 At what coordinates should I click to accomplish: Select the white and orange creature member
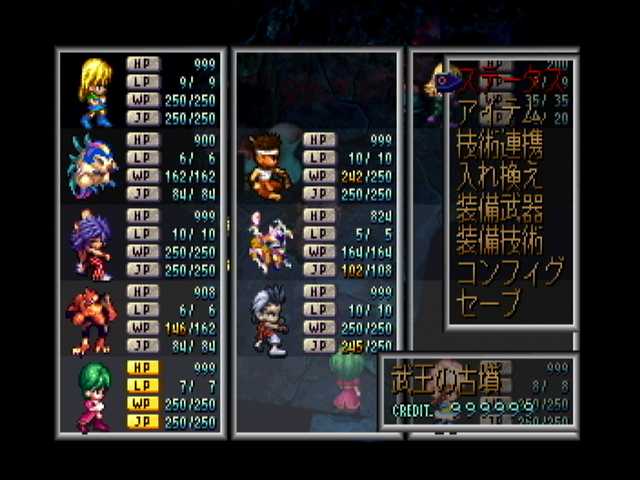point(268,243)
